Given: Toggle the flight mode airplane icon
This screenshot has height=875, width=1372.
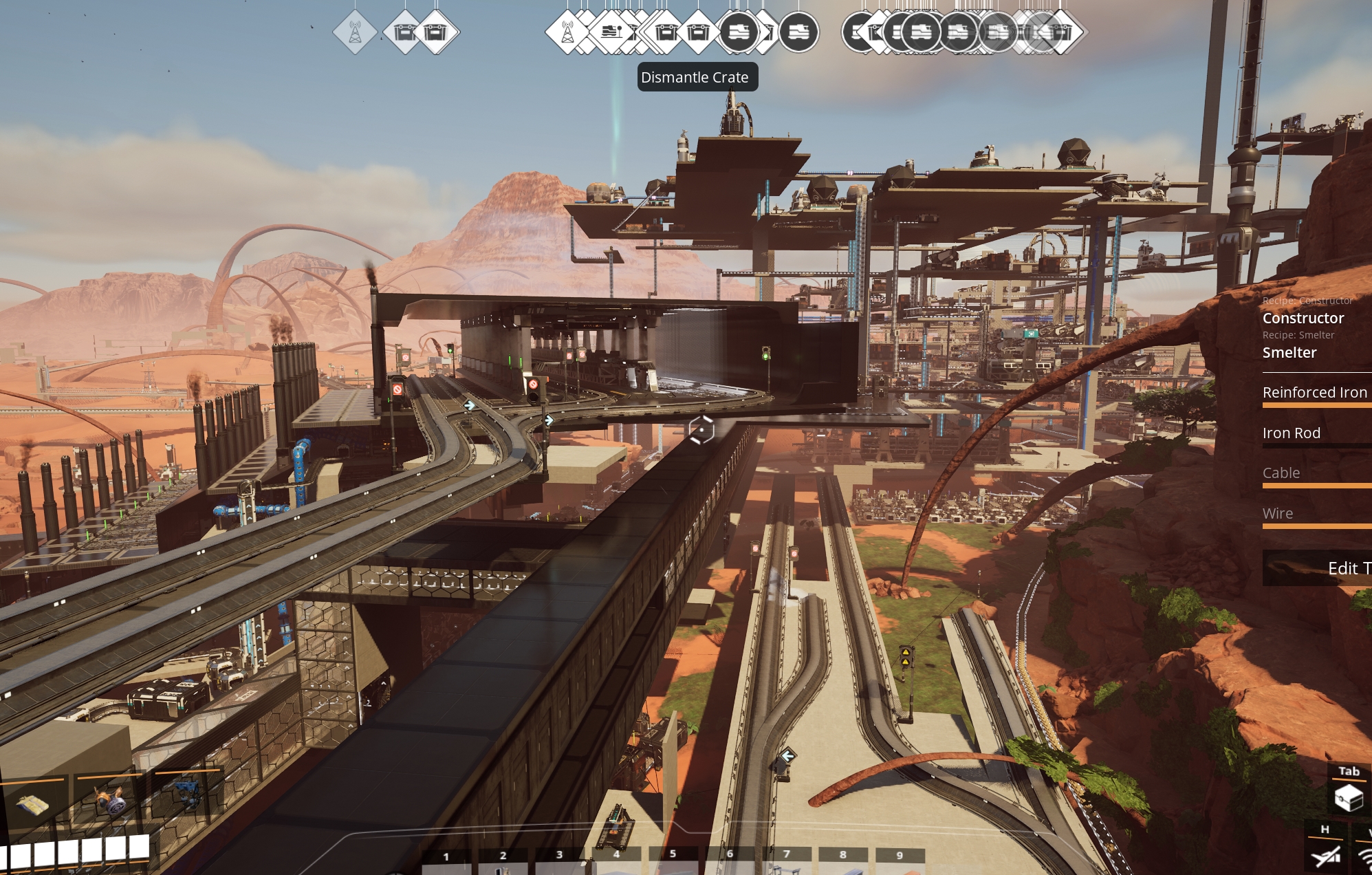Looking at the screenshot, I should coord(1325,856).
